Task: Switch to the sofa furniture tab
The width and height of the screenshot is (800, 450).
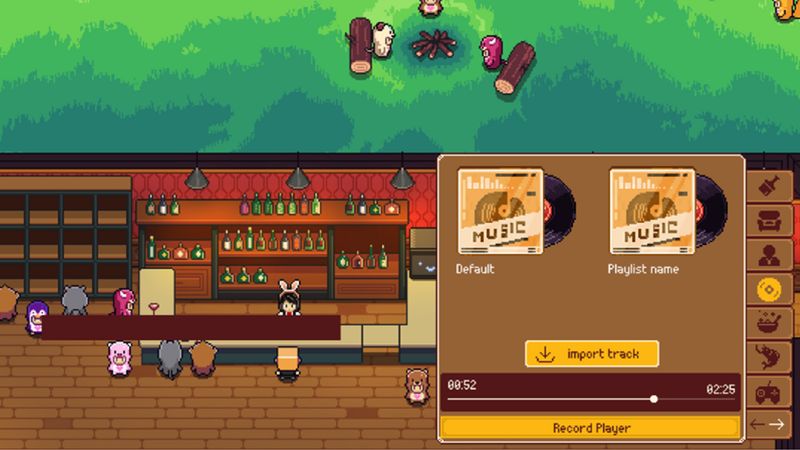Action: click(x=771, y=220)
